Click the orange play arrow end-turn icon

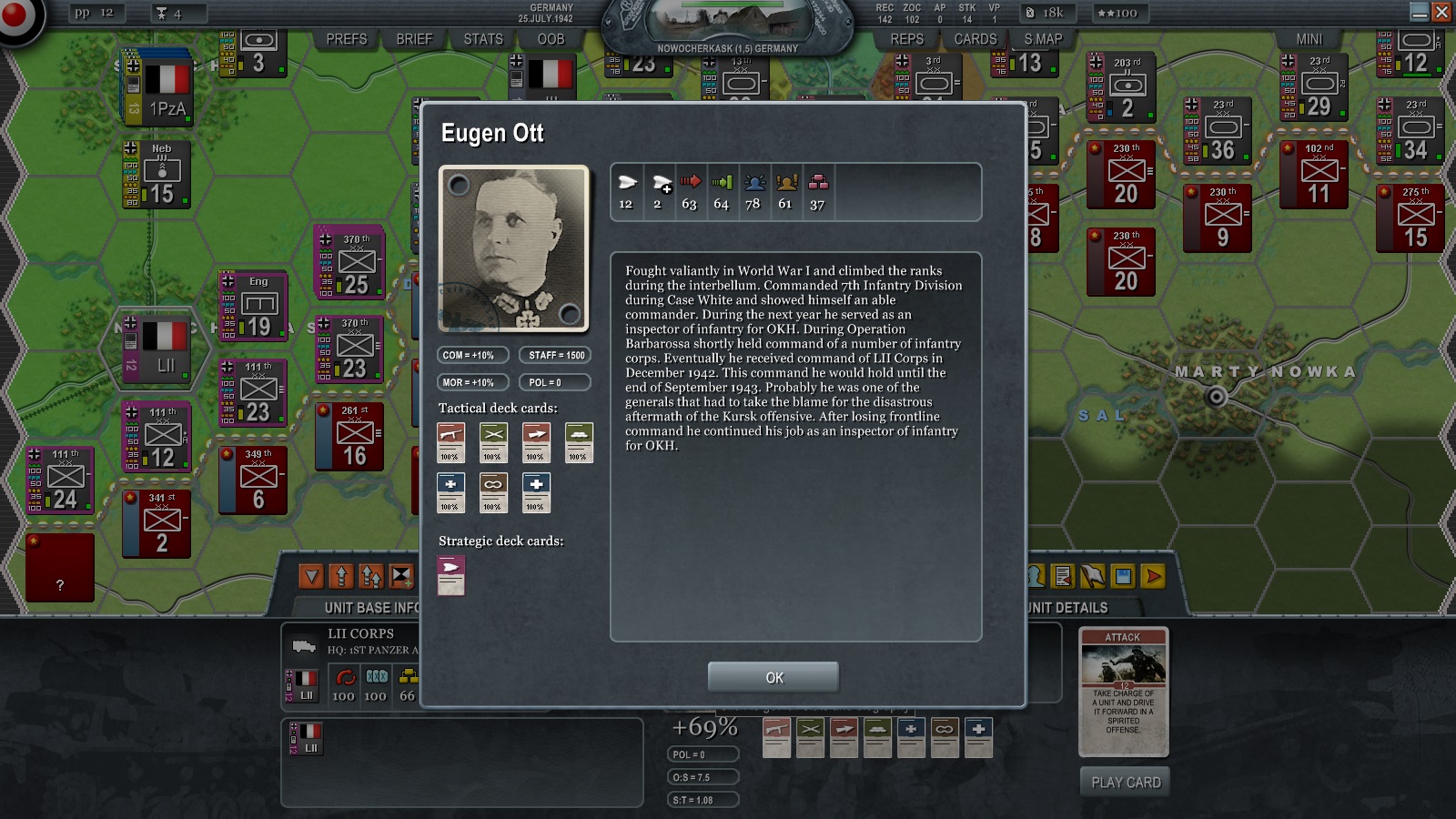1154,576
